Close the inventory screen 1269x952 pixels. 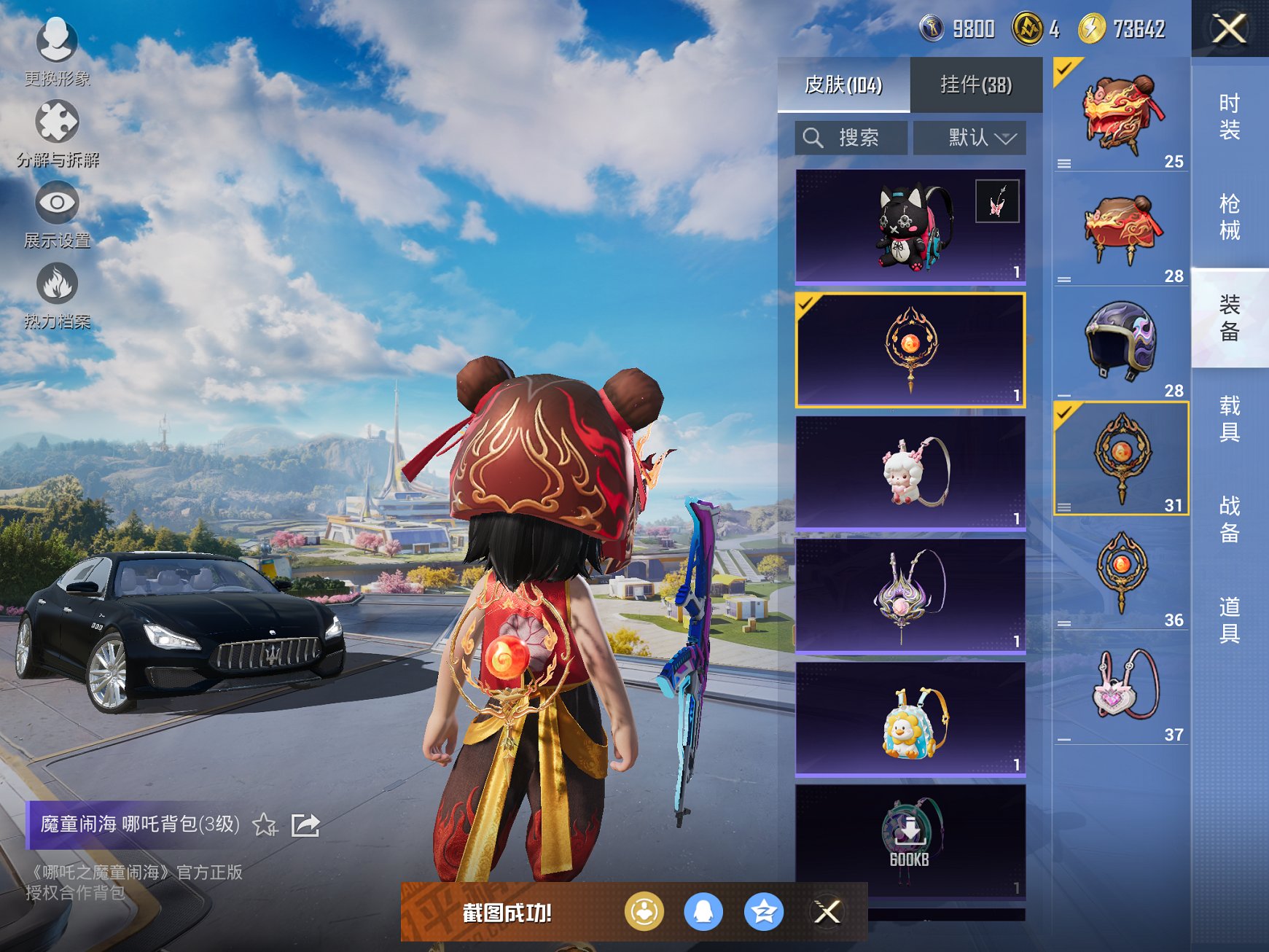point(1229,29)
